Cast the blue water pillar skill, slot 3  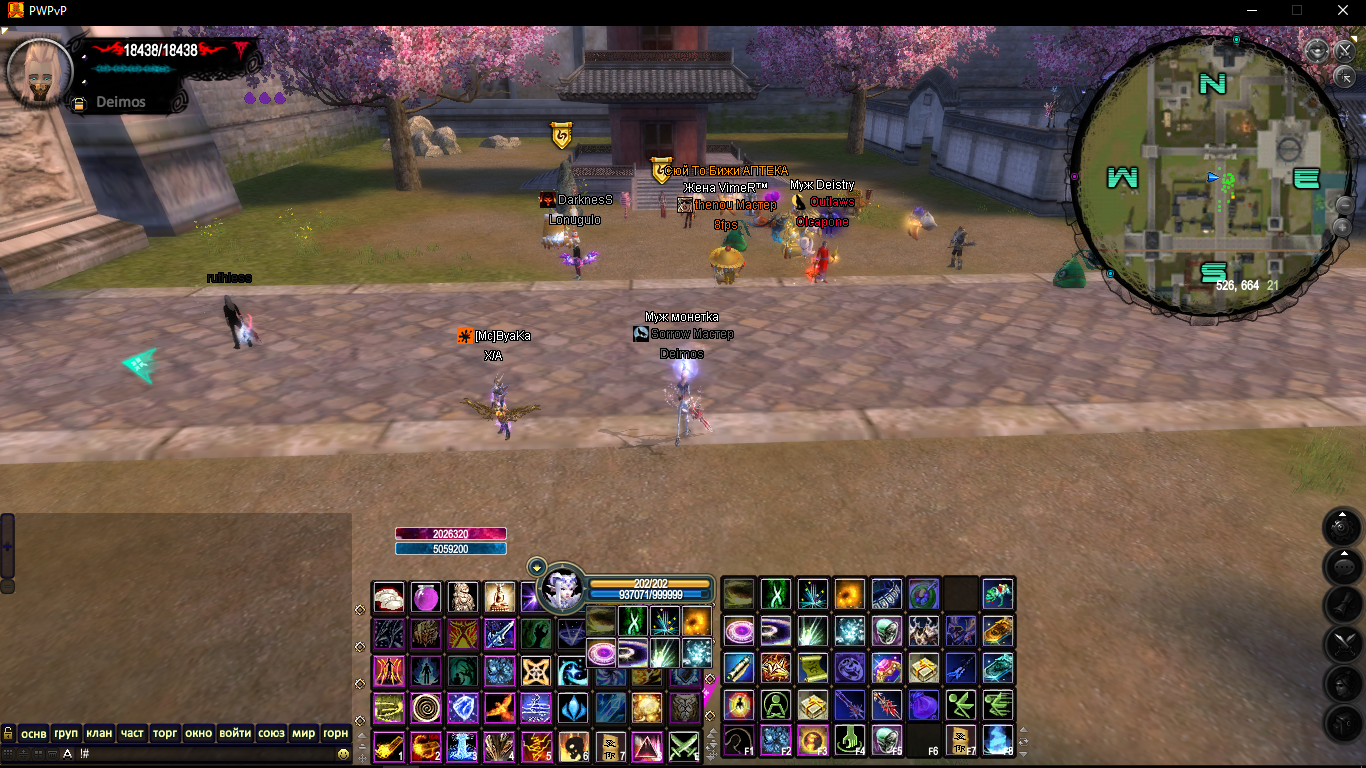point(462,746)
